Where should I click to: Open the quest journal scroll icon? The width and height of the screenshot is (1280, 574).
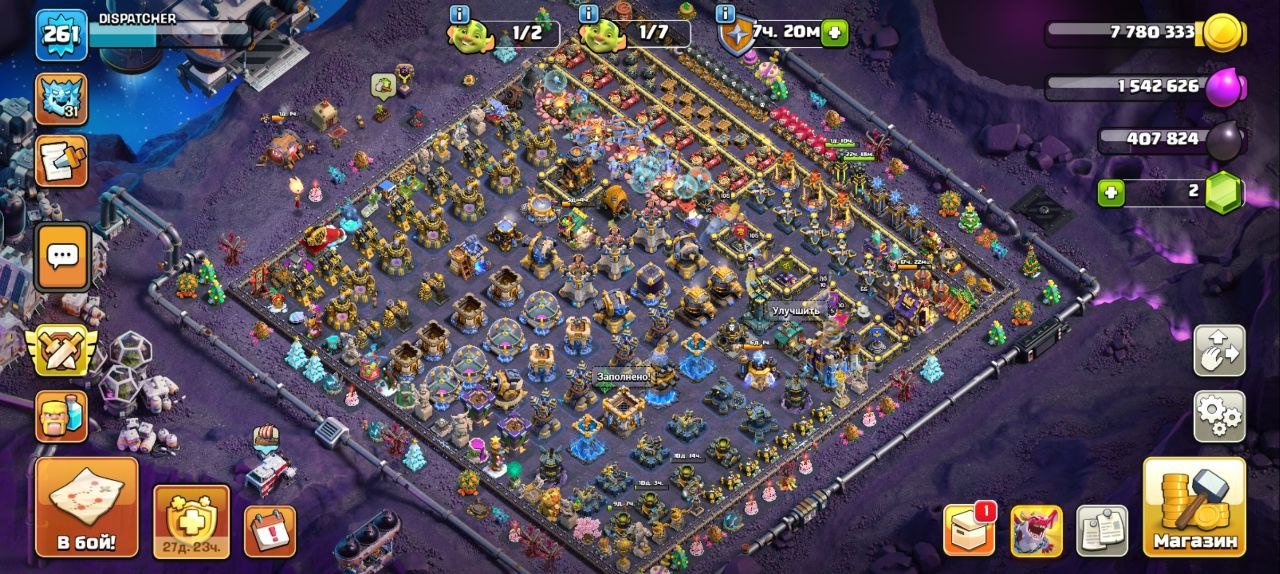(62, 161)
